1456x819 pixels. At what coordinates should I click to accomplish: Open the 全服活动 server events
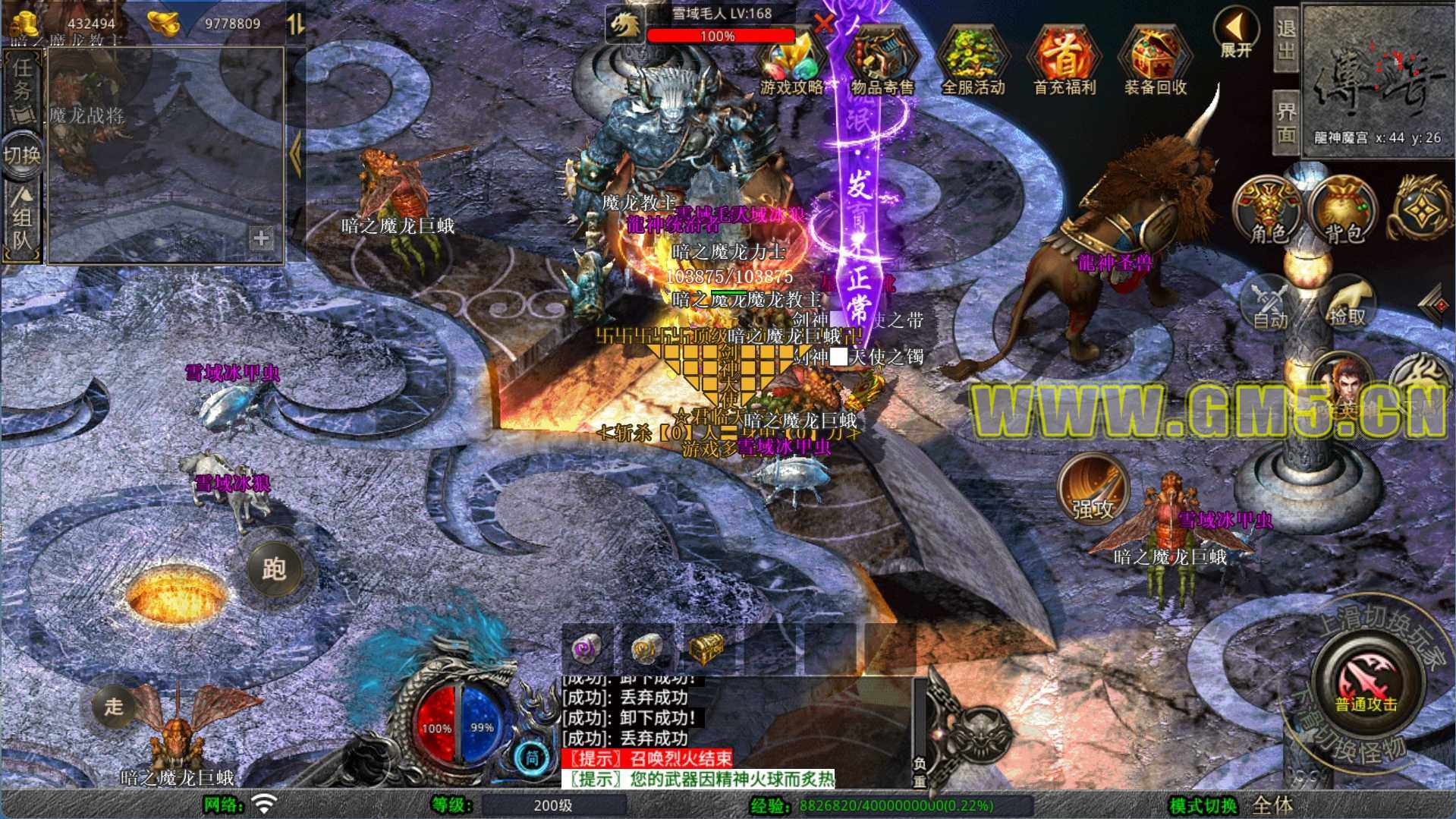coord(973,64)
